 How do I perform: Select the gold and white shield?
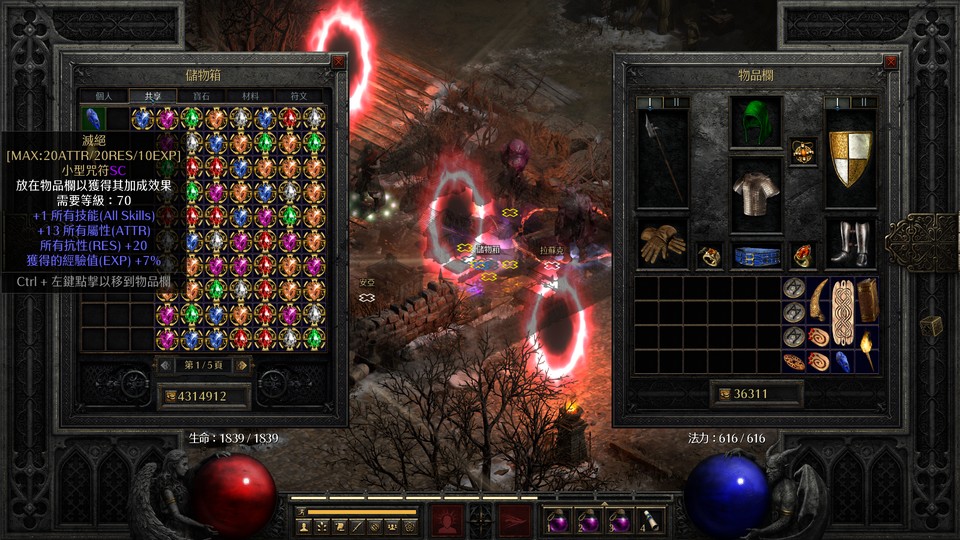[x=851, y=158]
